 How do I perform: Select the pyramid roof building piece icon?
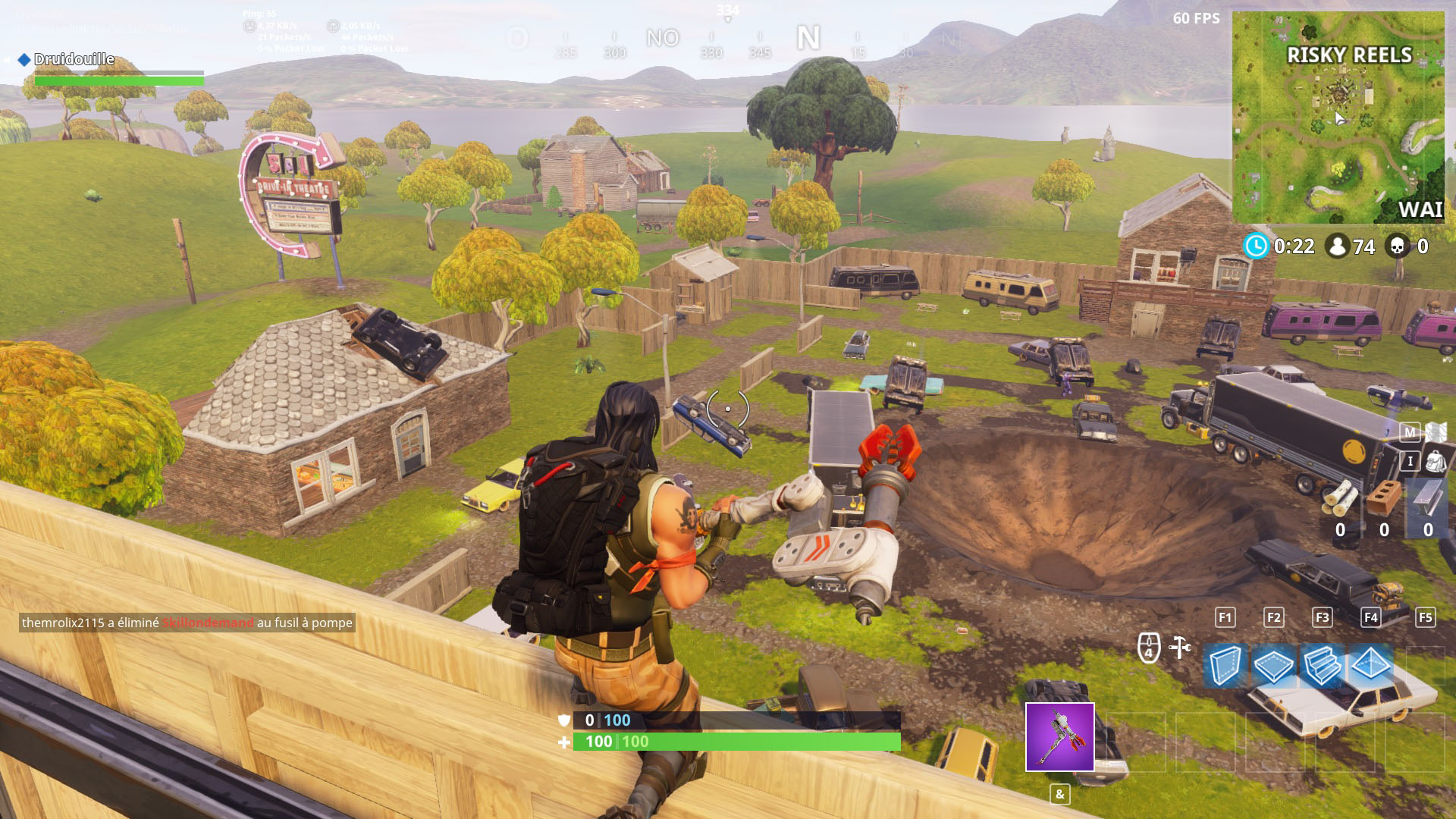pos(1370,662)
